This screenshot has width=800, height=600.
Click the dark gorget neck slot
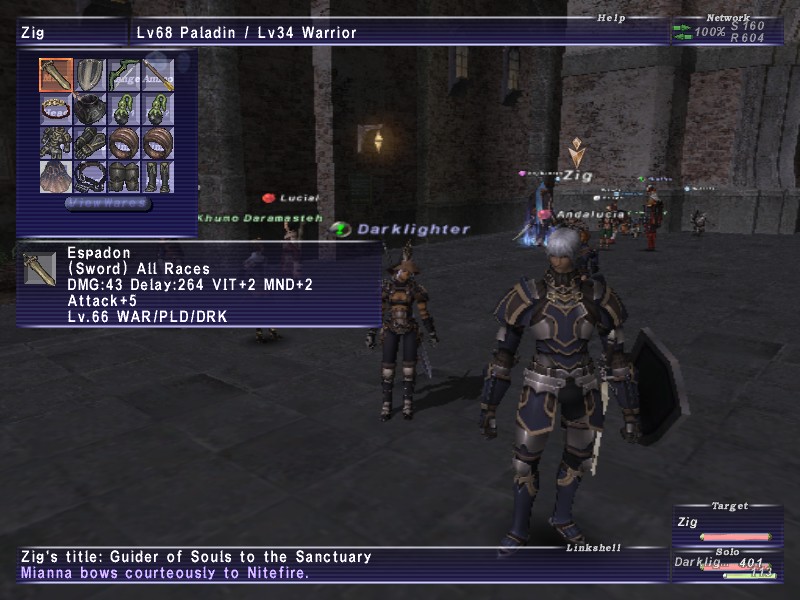pos(90,110)
